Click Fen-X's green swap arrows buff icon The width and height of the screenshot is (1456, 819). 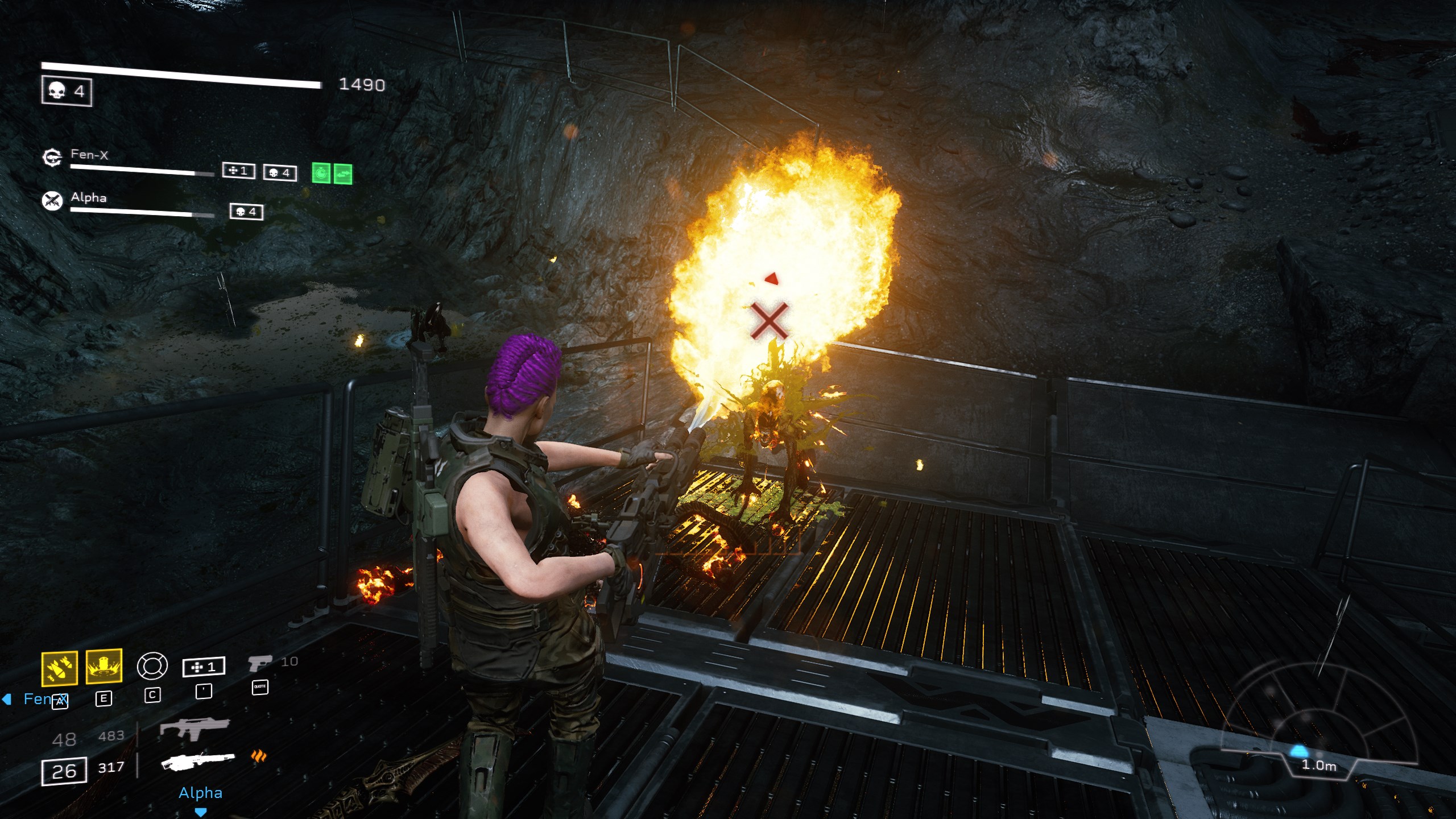click(343, 173)
